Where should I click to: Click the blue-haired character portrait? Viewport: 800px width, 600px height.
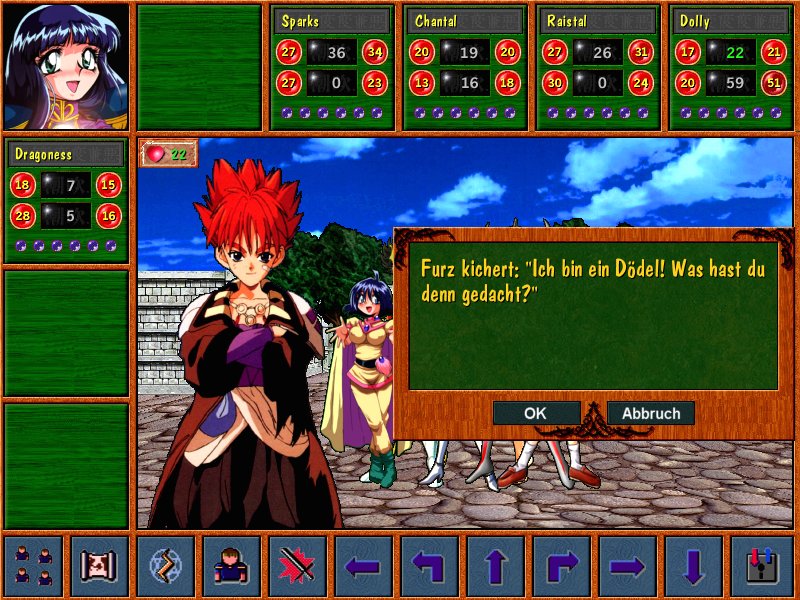pyautogui.click(x=66, y=66)
